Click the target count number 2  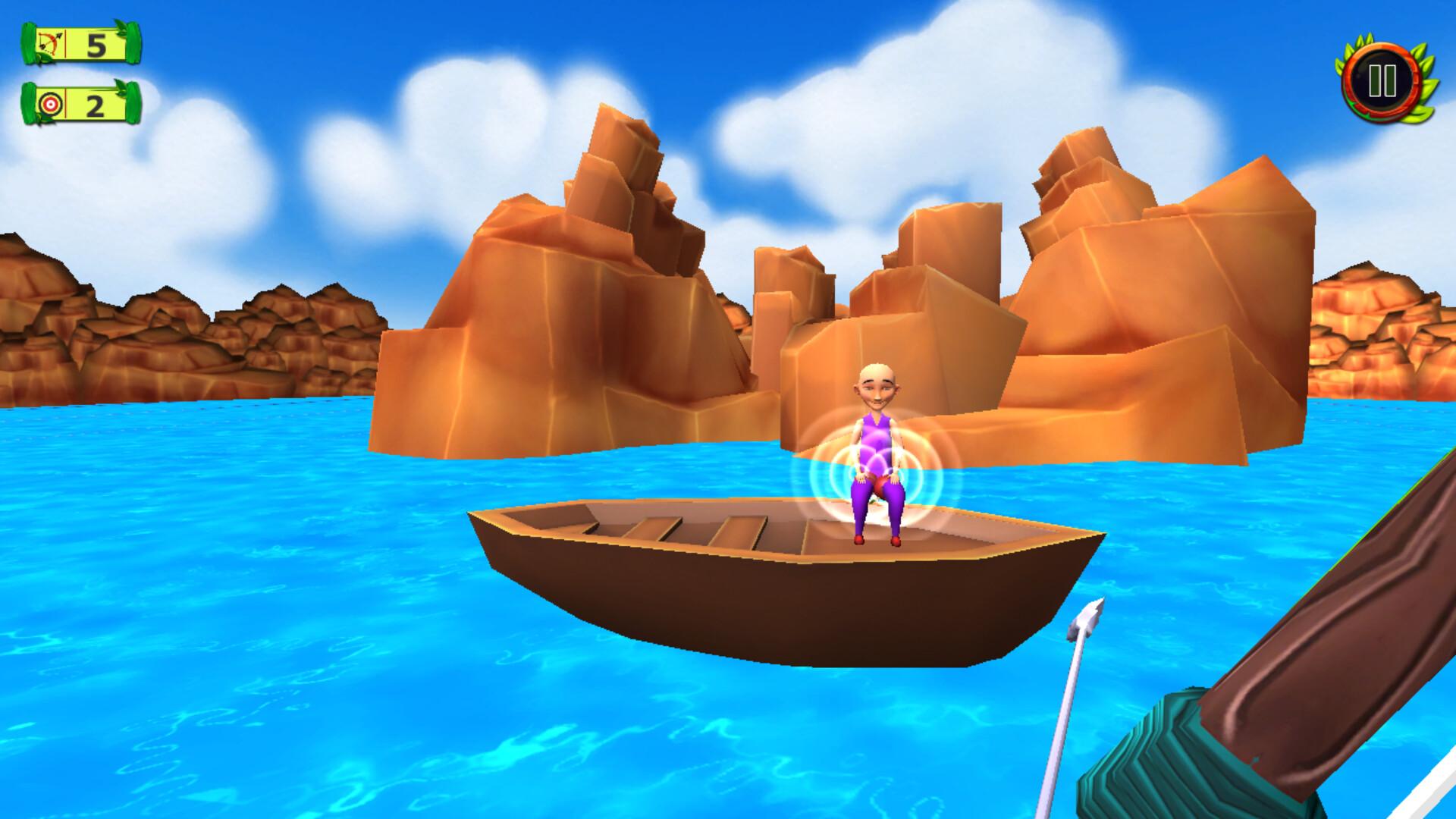pyautogui.click(x=96, y=106)
